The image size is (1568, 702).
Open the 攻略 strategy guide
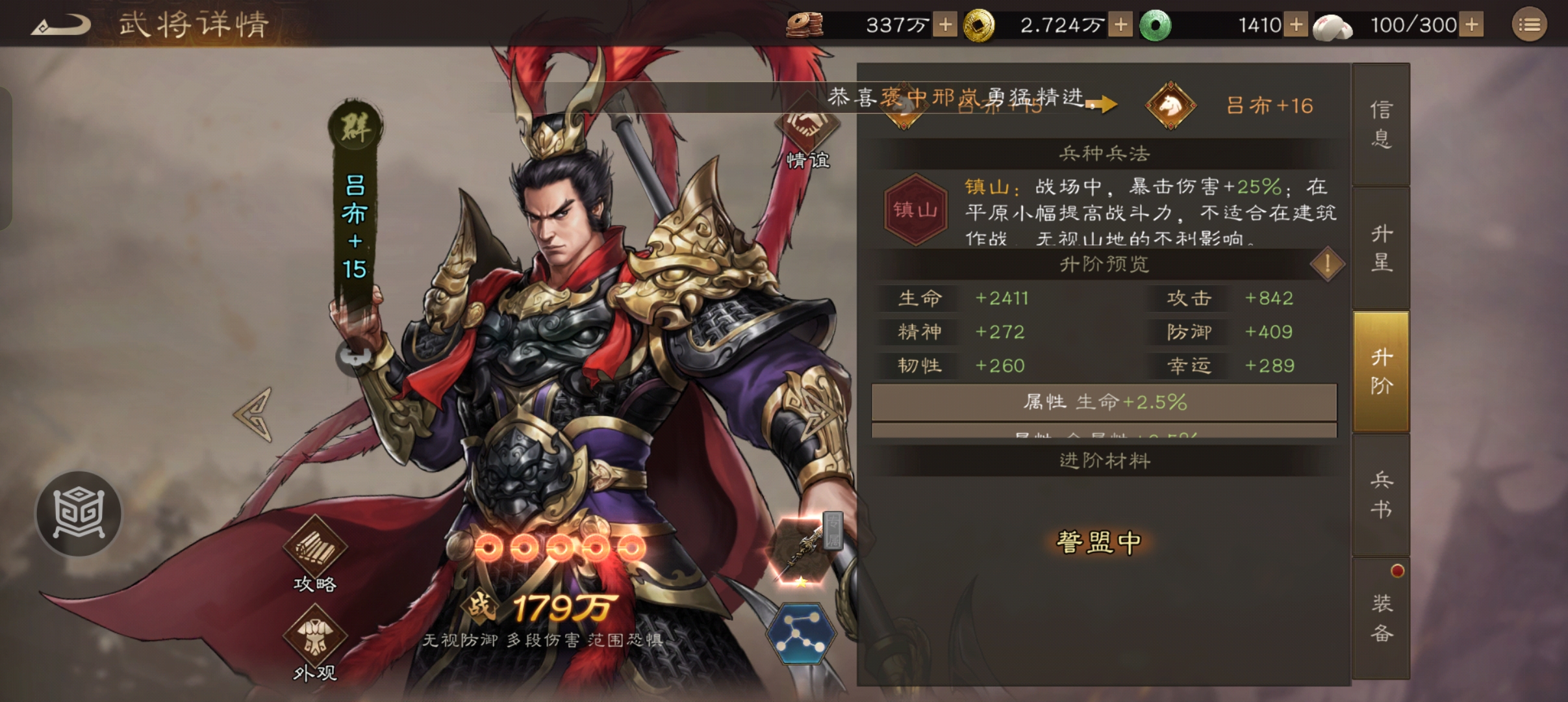(x=314, y=546)
